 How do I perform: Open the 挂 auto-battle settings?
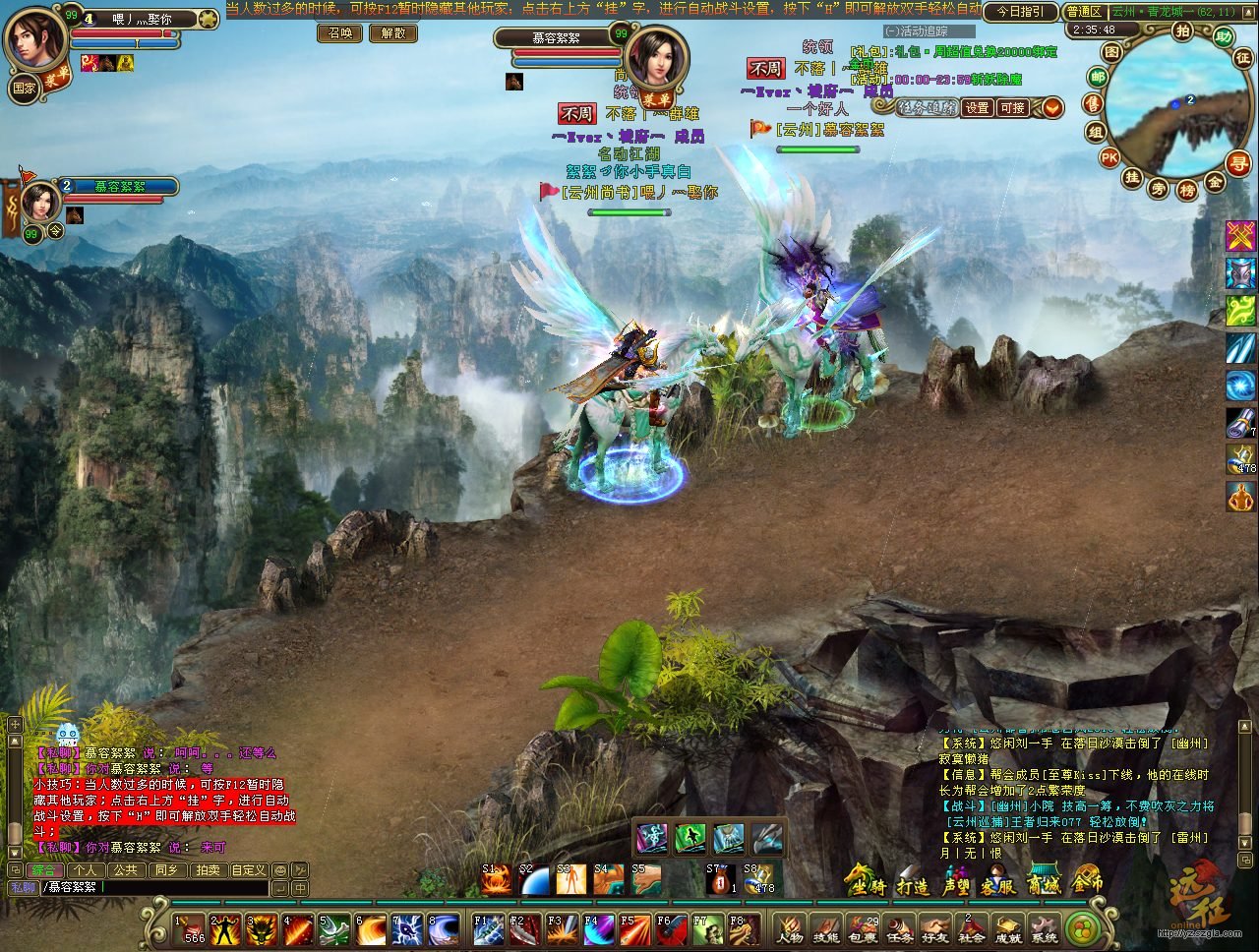point(1132,178)
